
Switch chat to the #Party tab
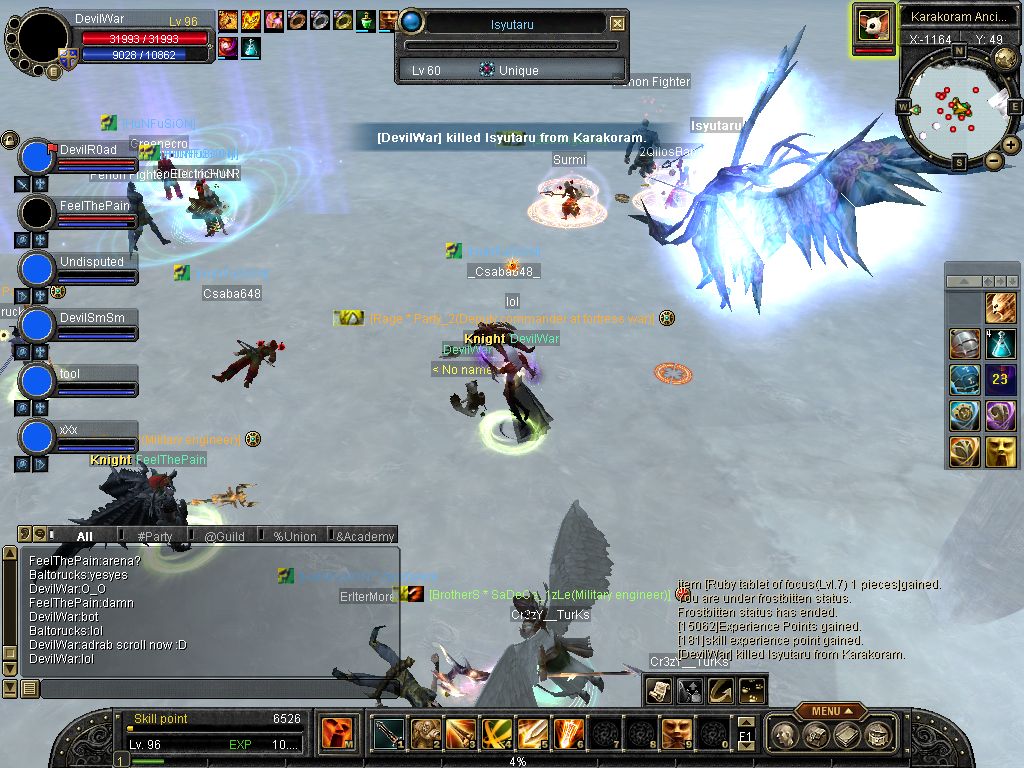point(154,537)
